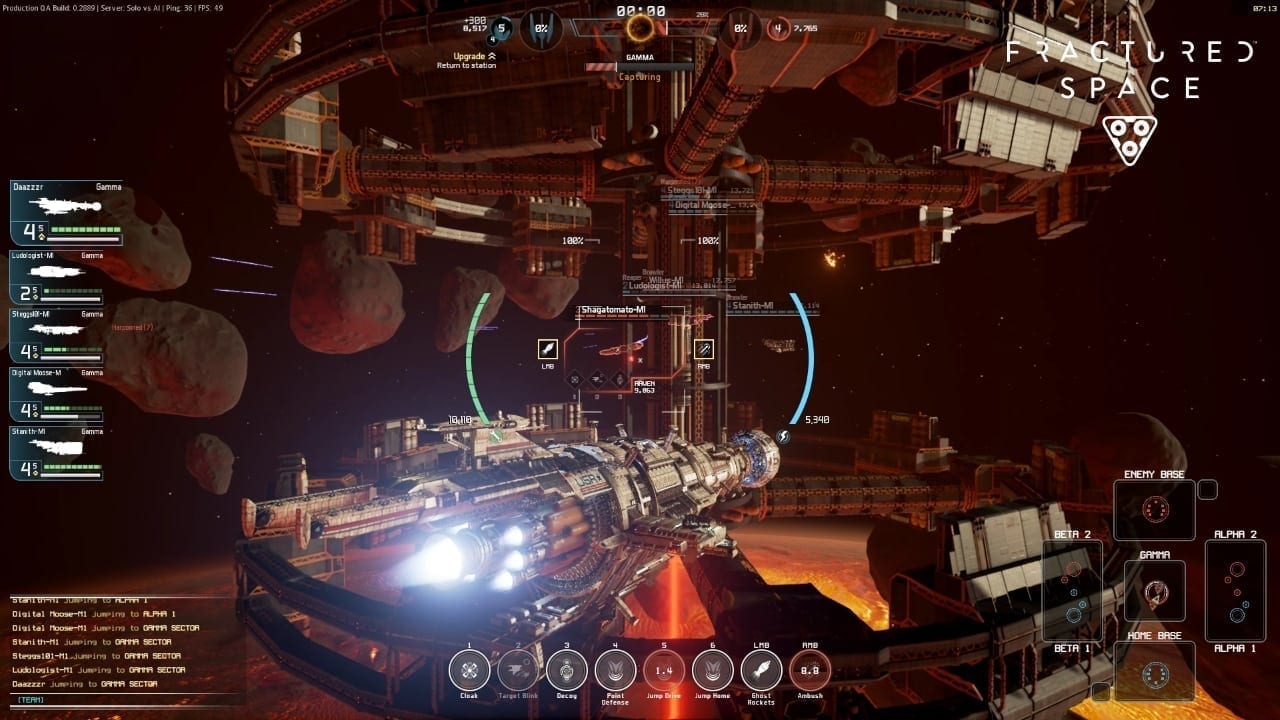This screenshot has width=1280, height=720.
Task: Open the Home Base sector panel
Action: pyautogui.click(x=1155, y=671)
